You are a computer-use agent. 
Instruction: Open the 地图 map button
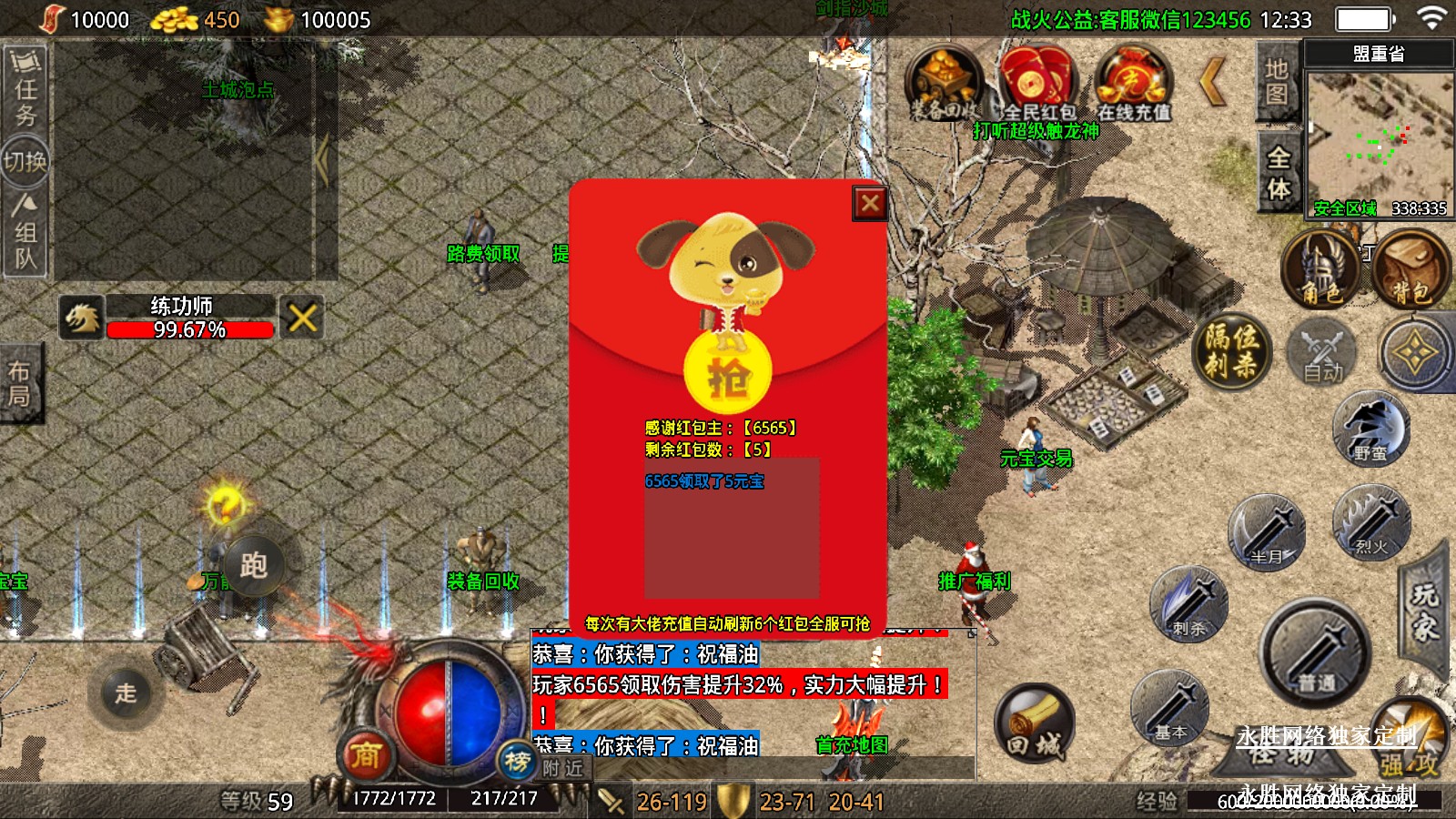point(1276,82)
